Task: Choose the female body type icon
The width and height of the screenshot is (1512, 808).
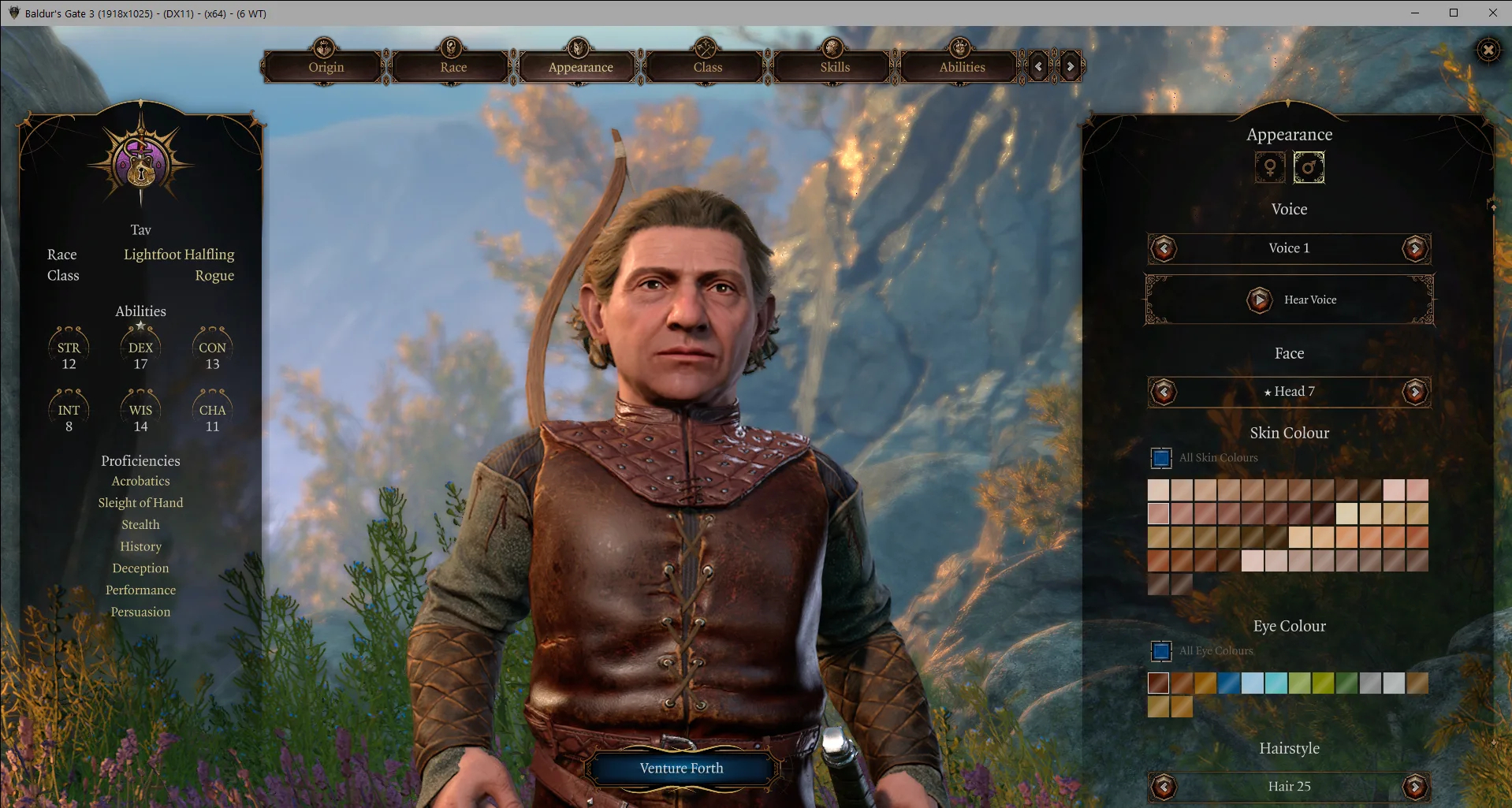Action: [x=1270, y=167]
